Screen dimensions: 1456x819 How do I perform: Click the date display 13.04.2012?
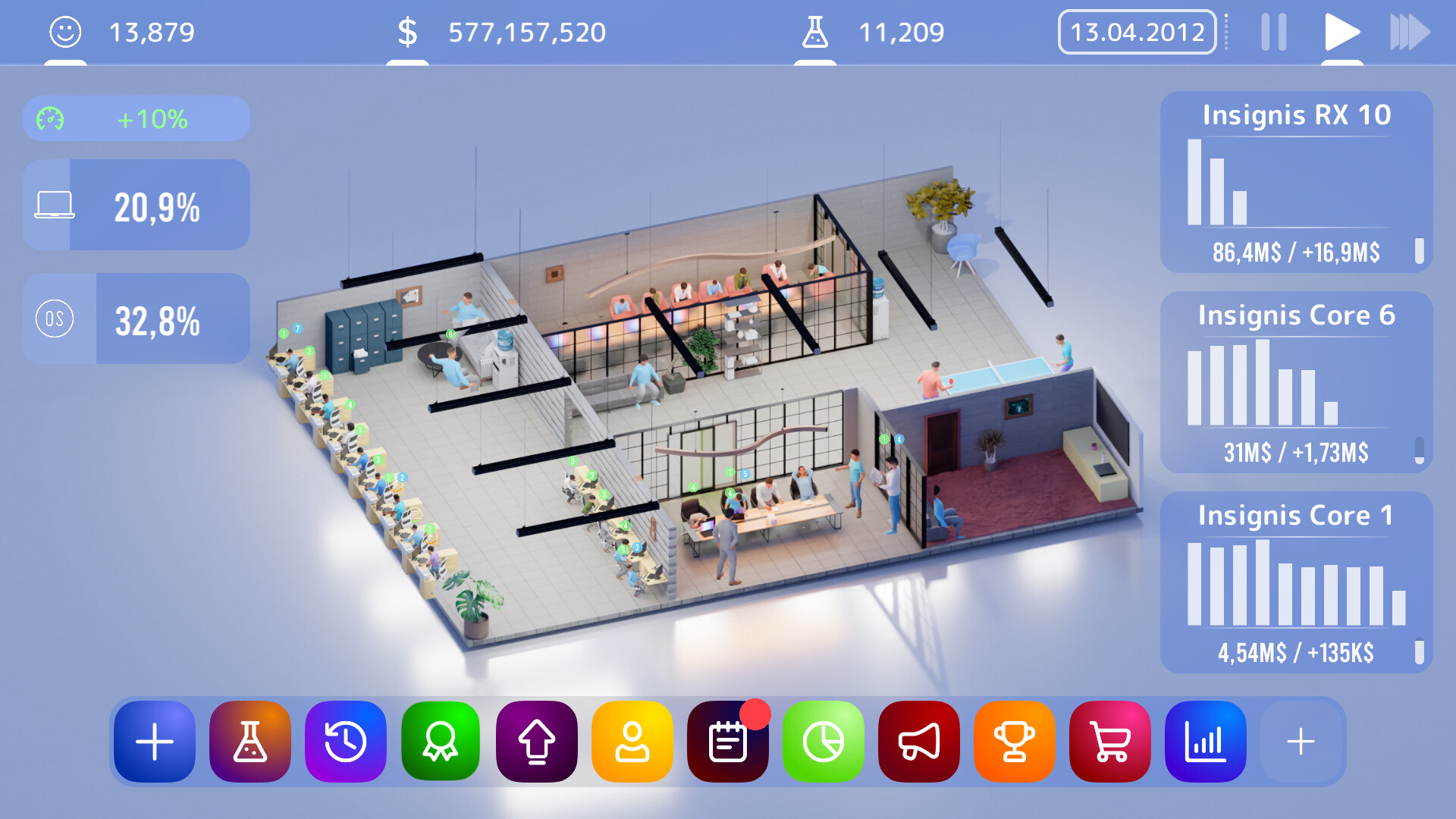coord(1136,32)
